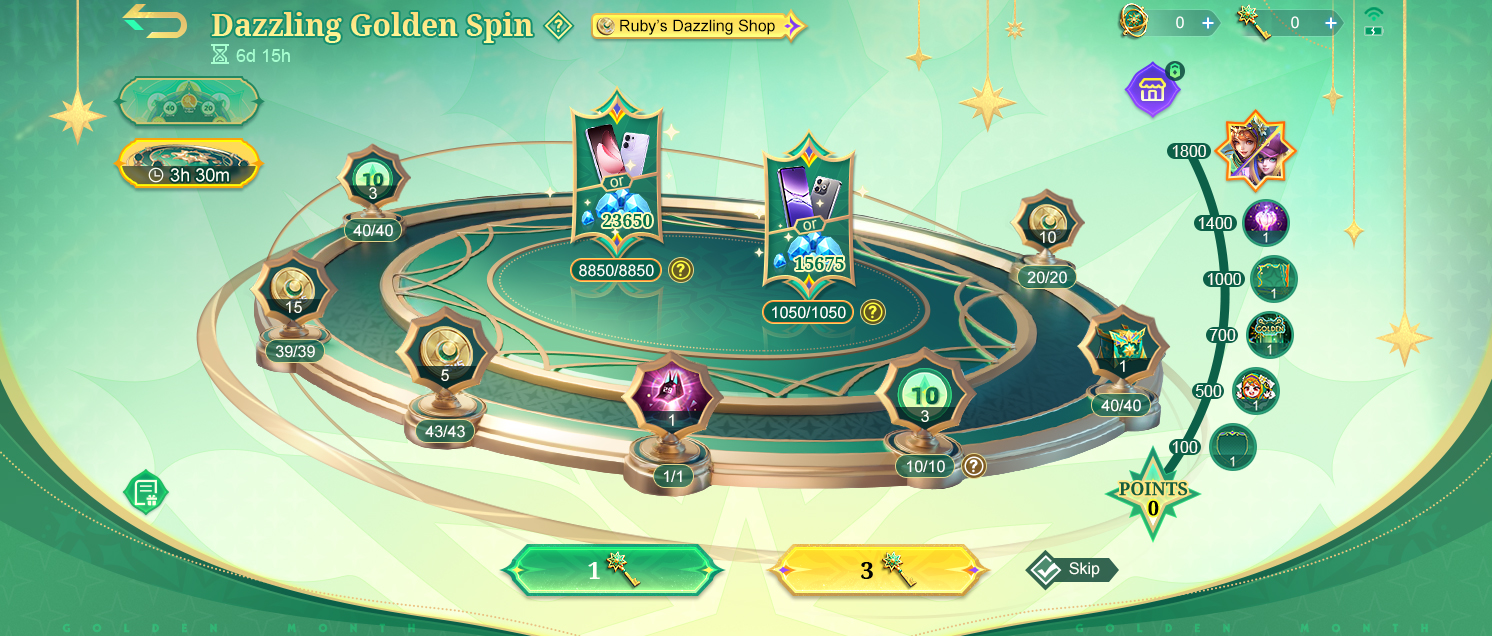
Task: Go back with the return arrow
Action: click(x=155, y=21)
